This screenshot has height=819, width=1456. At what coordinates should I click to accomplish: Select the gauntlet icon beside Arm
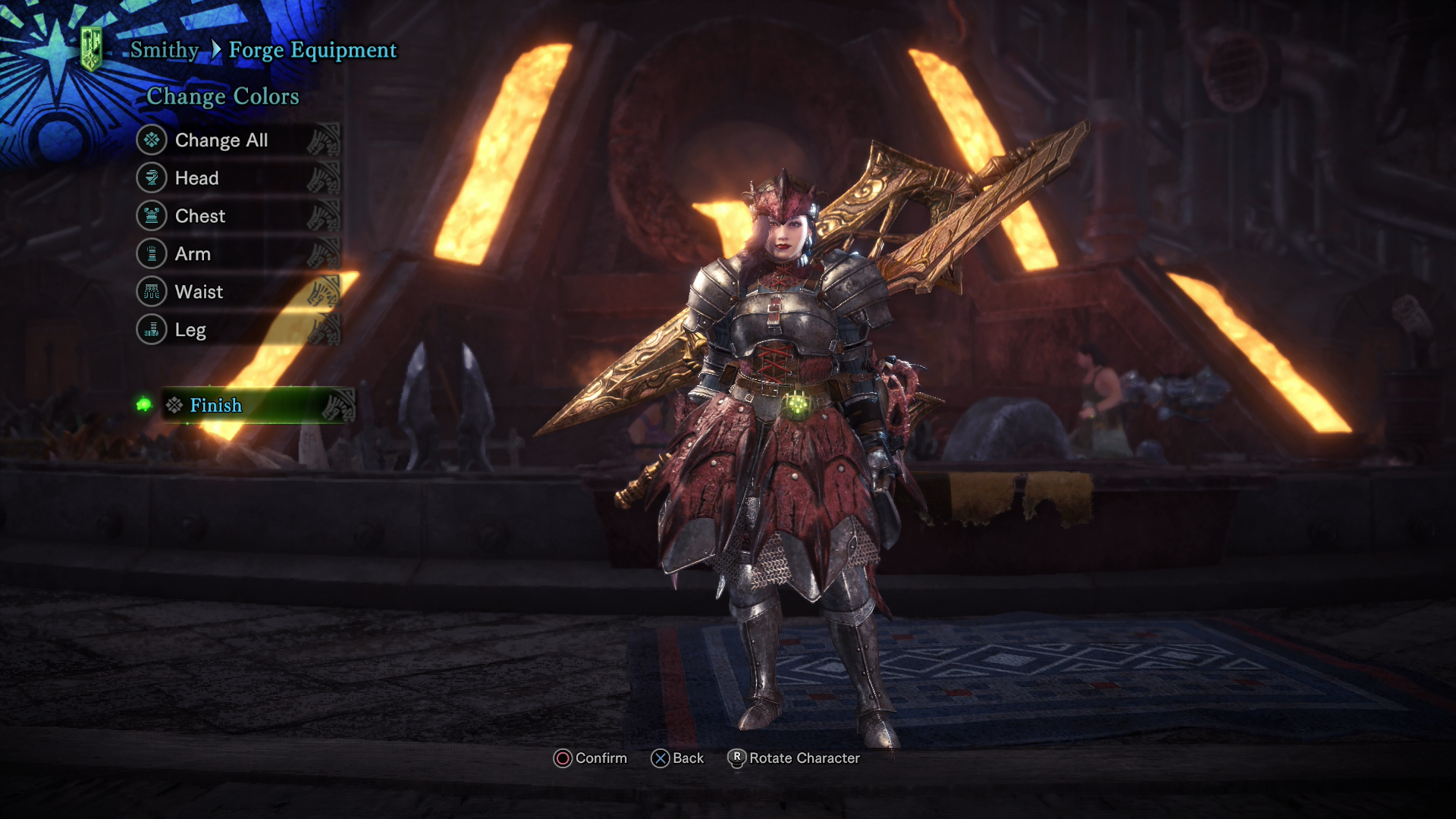[151, 254]
